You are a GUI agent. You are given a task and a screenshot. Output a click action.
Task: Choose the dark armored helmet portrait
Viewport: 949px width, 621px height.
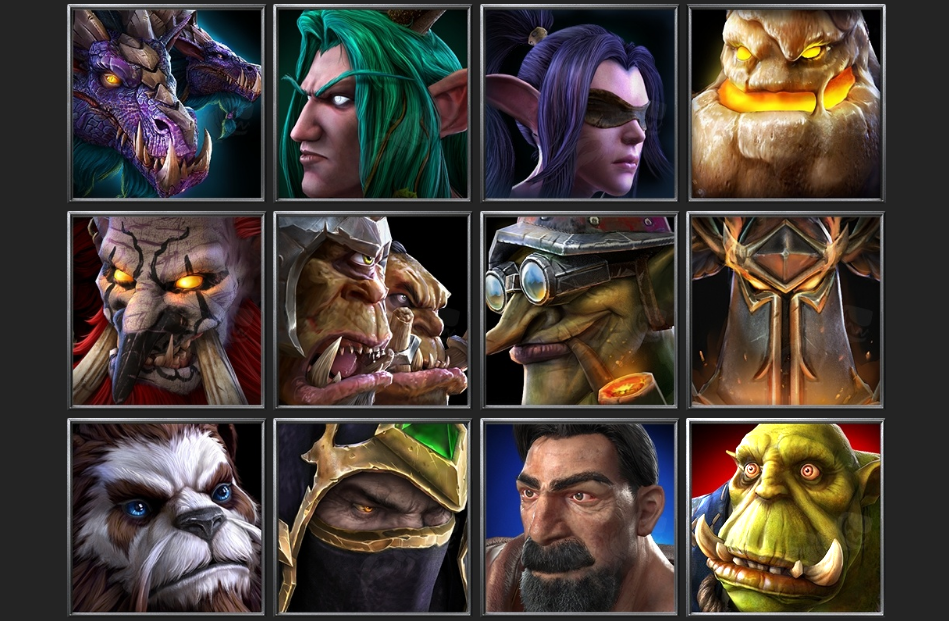tap(786, 310)
